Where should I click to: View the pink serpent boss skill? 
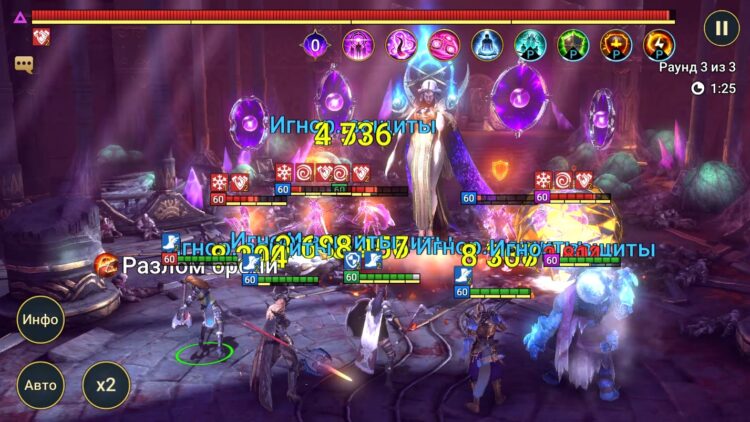[x=401, y=44]
